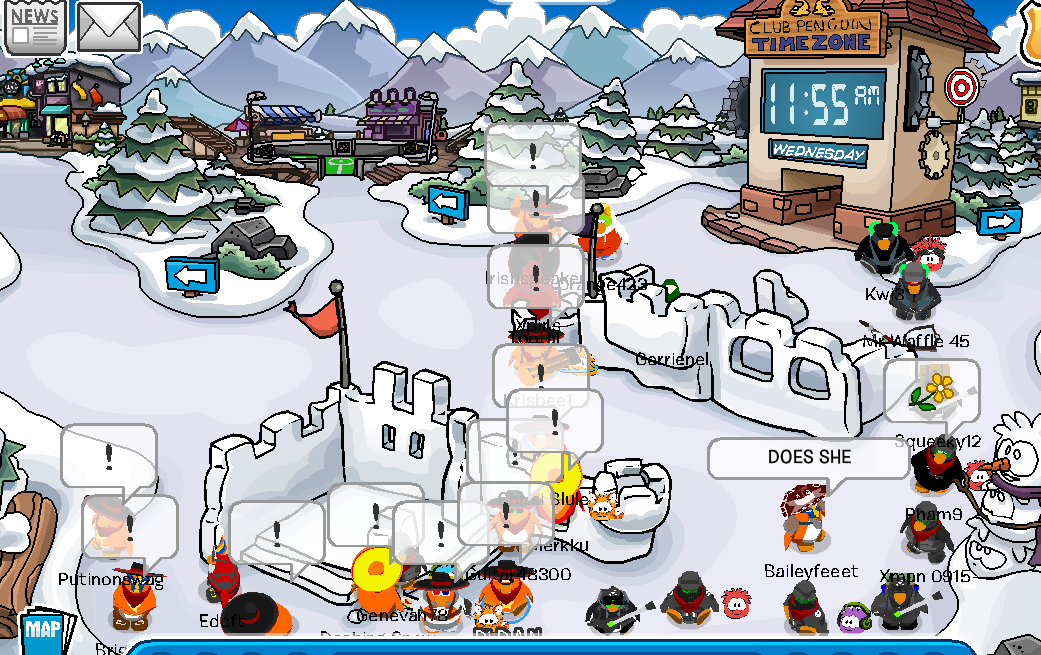Open the NEWS newspaper icon
Screen dimensions: 1041x655
(x=35, y=26)
